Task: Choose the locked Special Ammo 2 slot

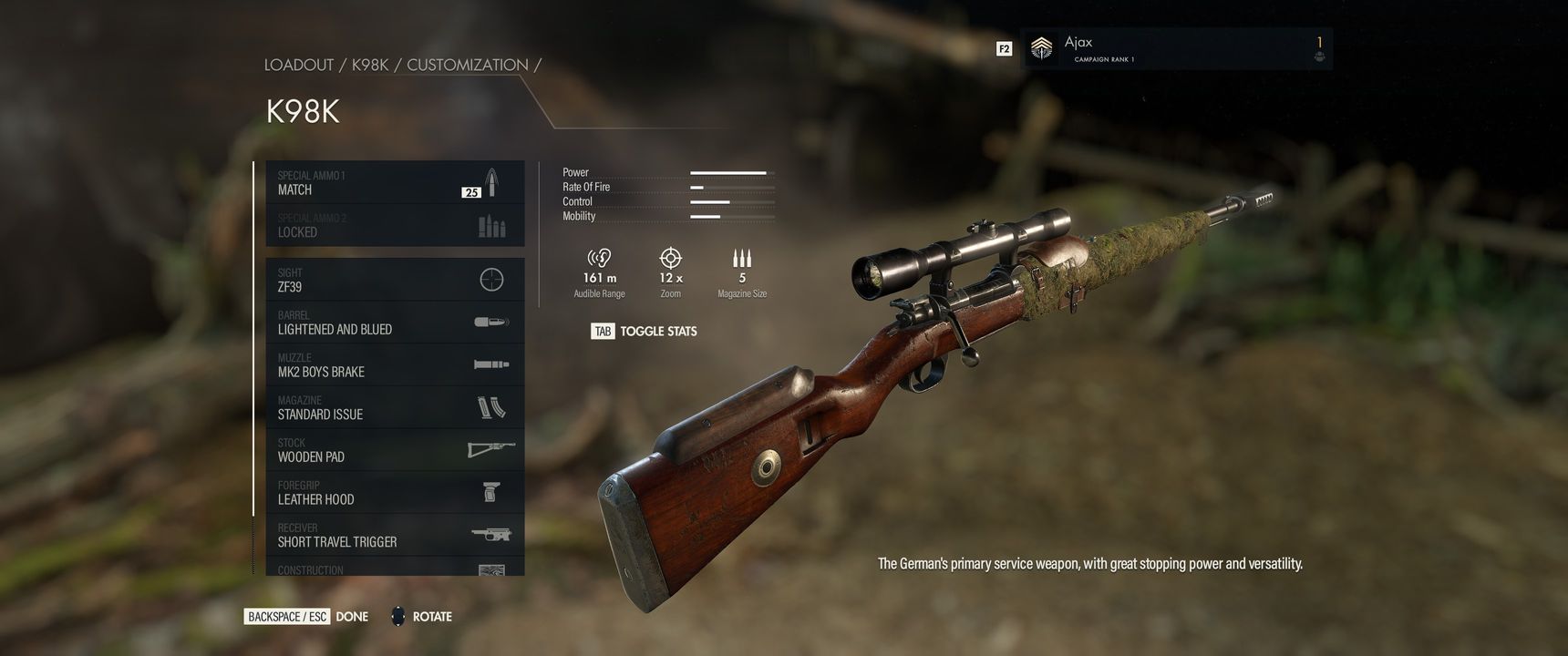Action: click(x=395, y=225)
